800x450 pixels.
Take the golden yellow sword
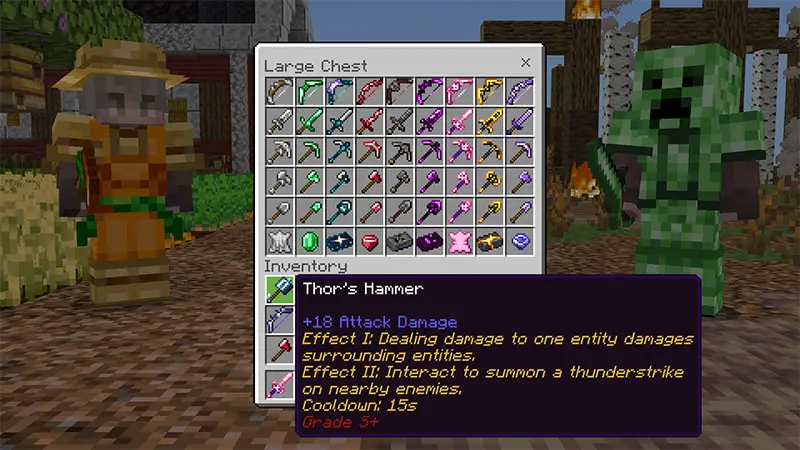(489, 121)
